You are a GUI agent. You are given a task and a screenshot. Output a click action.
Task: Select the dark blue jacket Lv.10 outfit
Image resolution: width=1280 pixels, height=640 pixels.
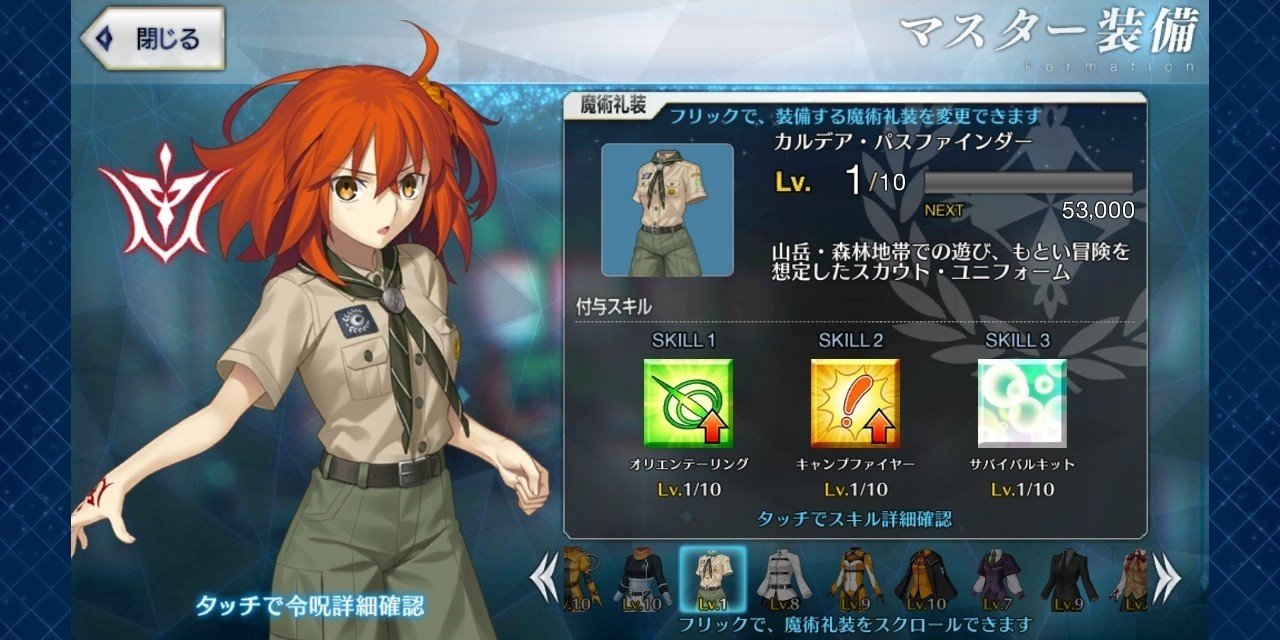point(642,580)
